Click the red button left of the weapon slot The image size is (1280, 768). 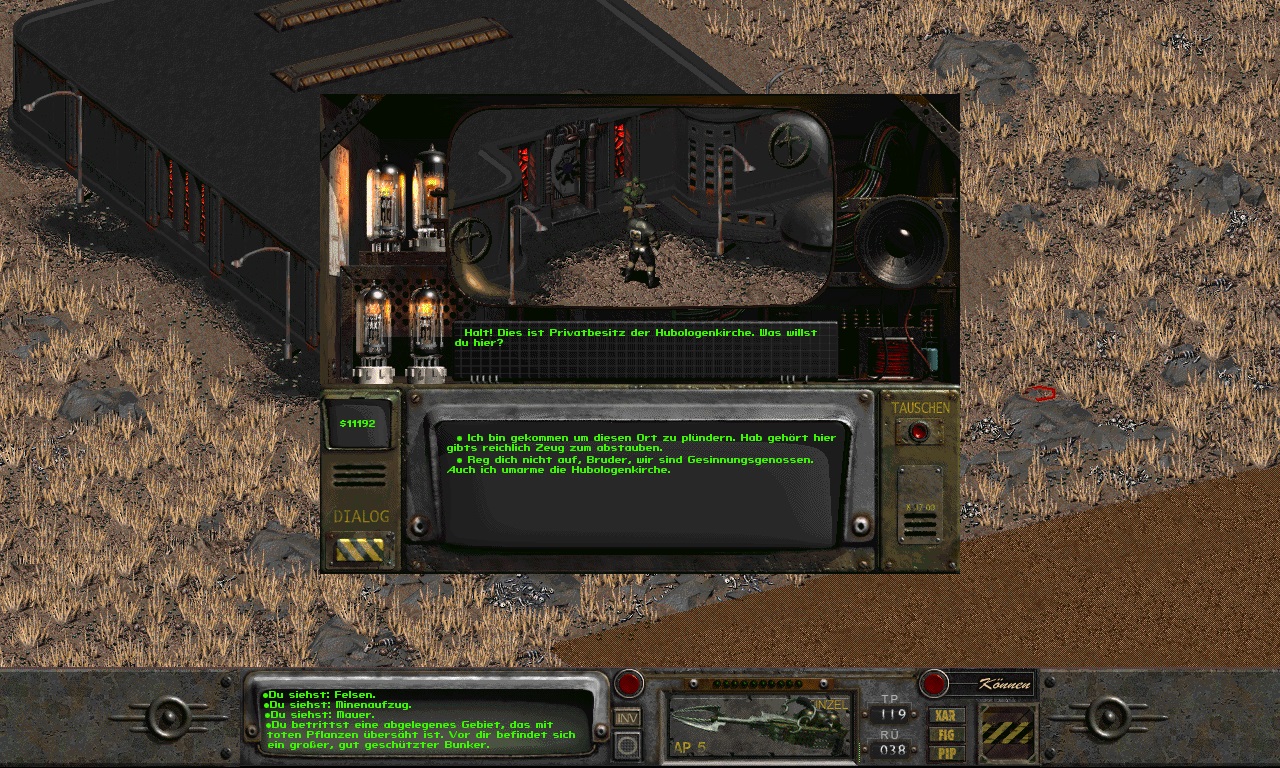pos(628,684)
